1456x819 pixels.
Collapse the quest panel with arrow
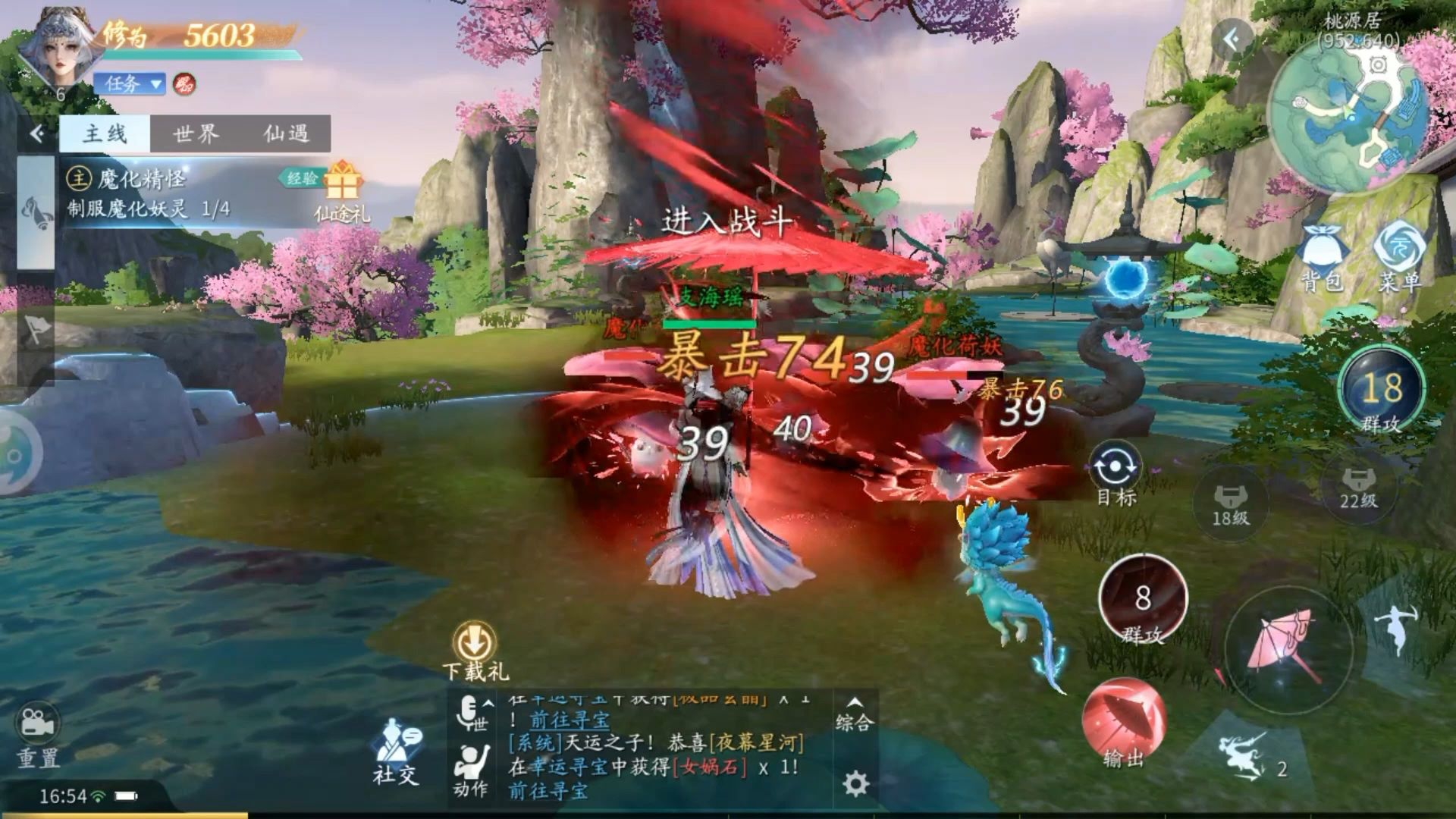36,134
